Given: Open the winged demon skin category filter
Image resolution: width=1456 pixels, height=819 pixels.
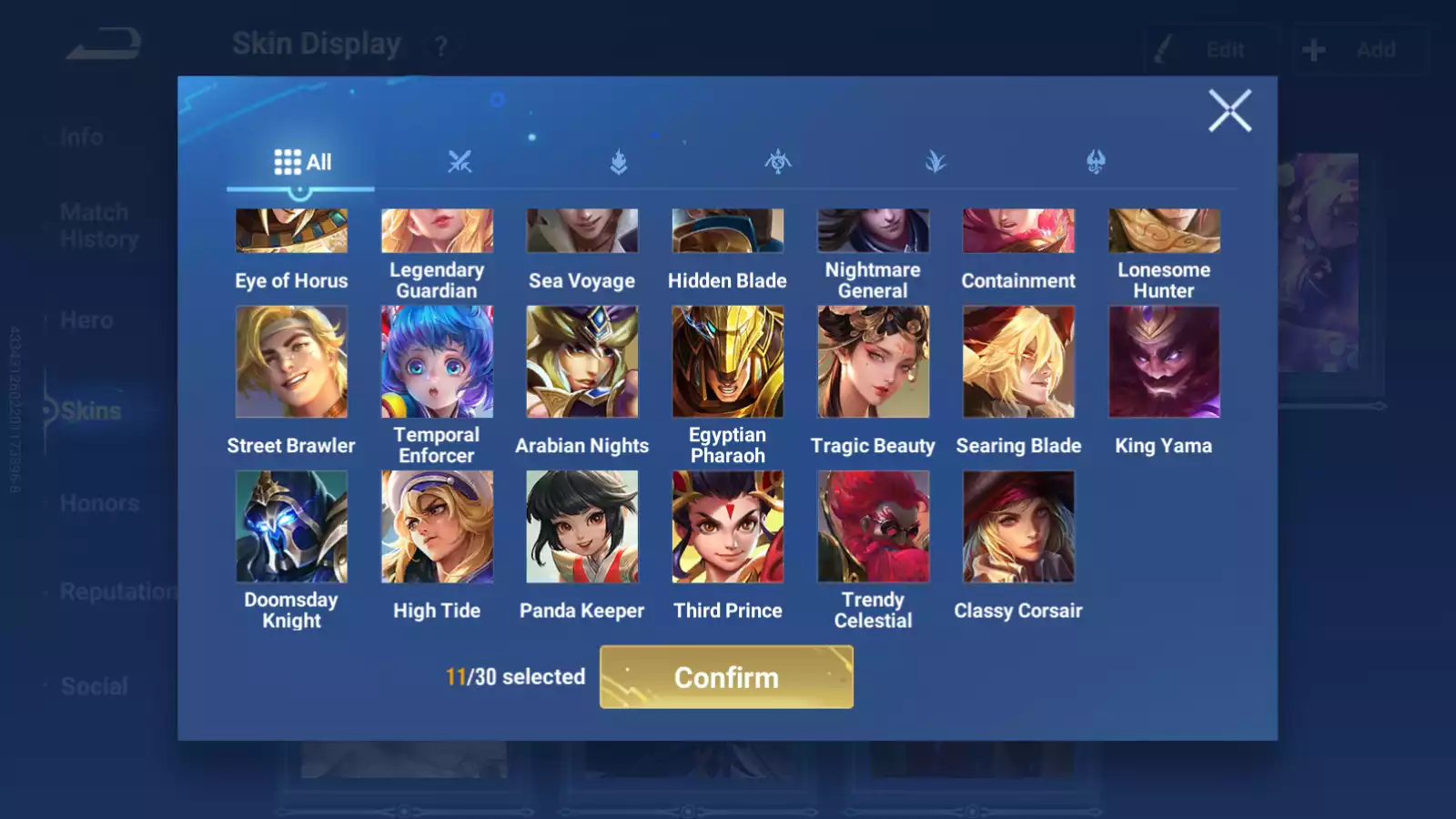Looking at the screenshot, I should click(778, 162).
